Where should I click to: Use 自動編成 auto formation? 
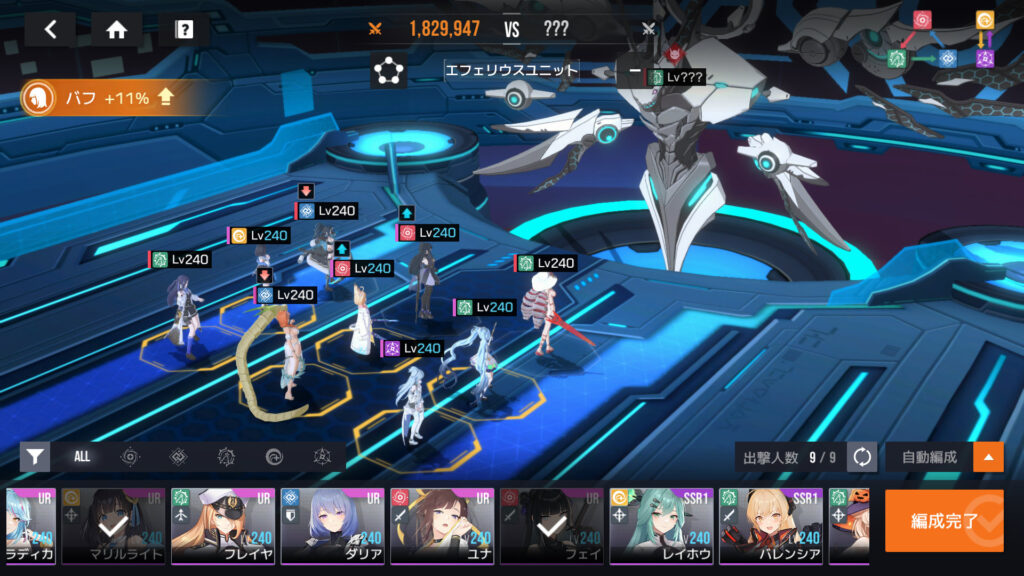coord(929,457)
